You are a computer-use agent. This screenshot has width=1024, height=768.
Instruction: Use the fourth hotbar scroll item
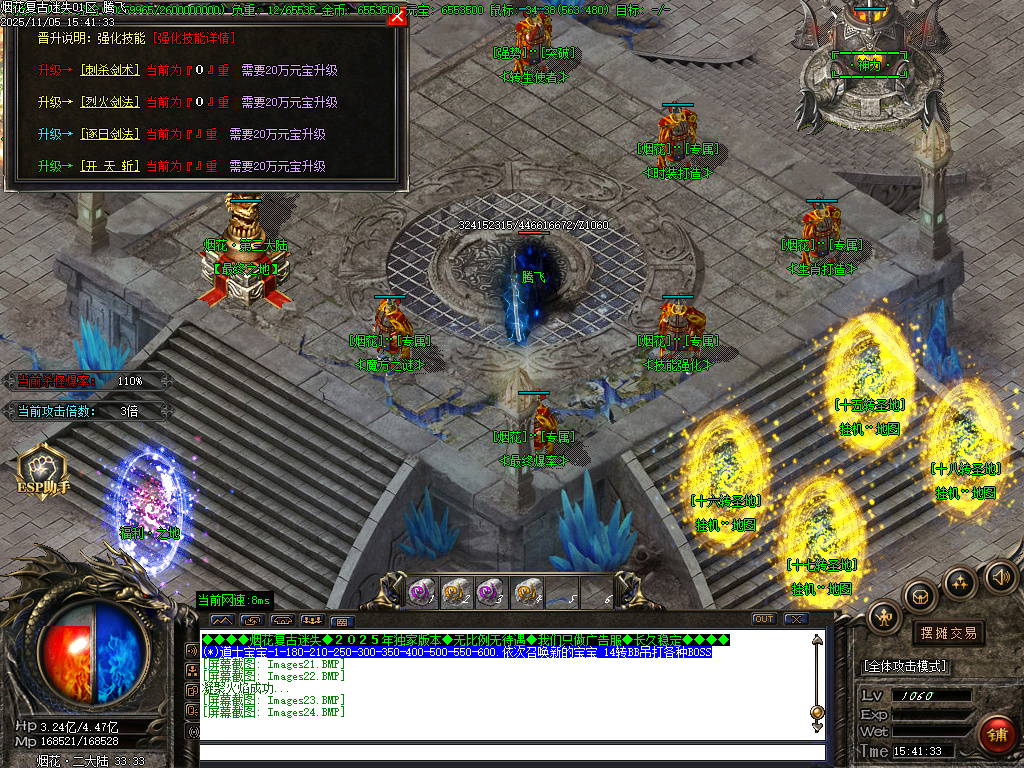click(529, 592)
